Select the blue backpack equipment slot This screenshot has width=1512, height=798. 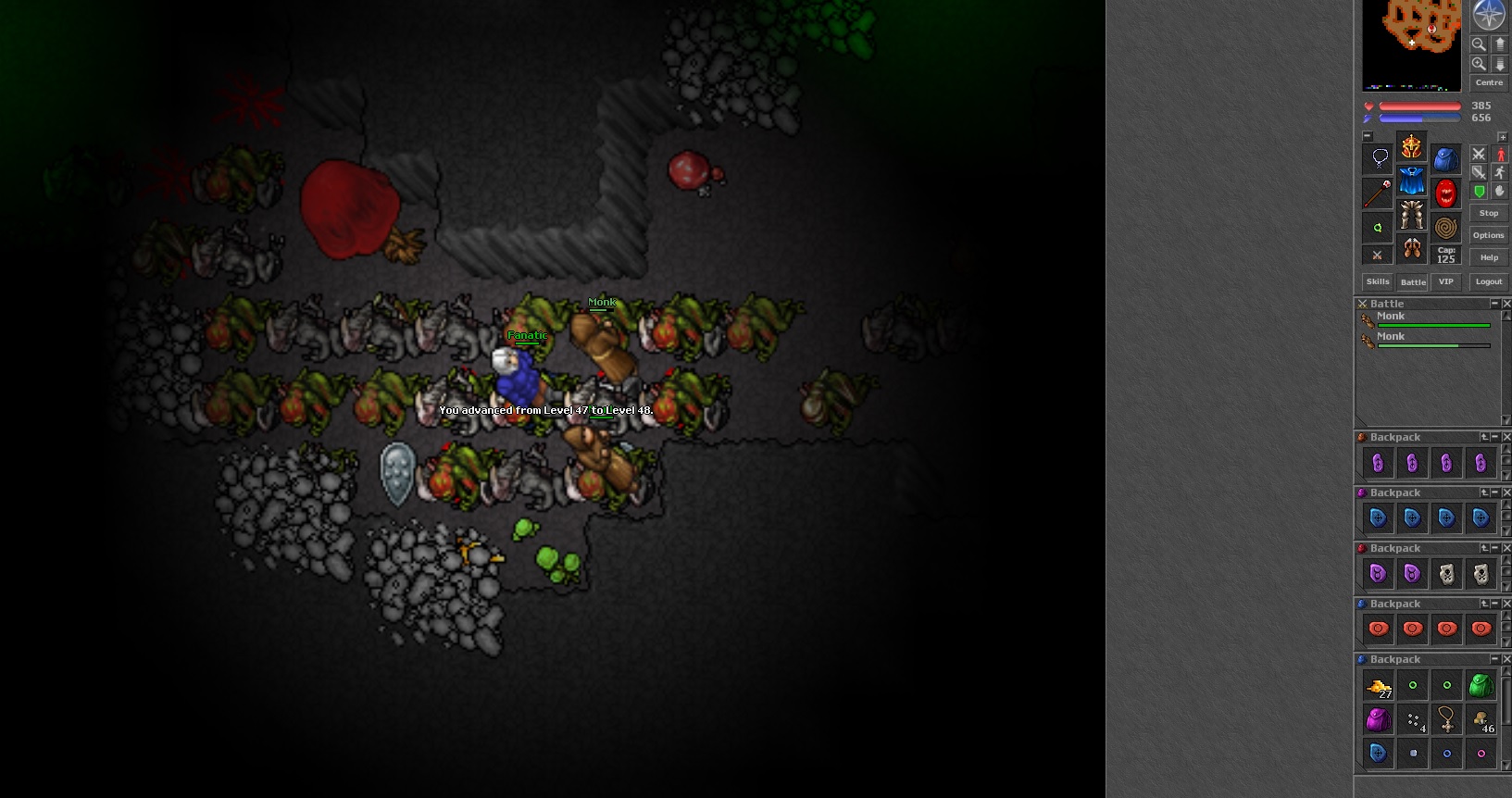point(1445,159)
